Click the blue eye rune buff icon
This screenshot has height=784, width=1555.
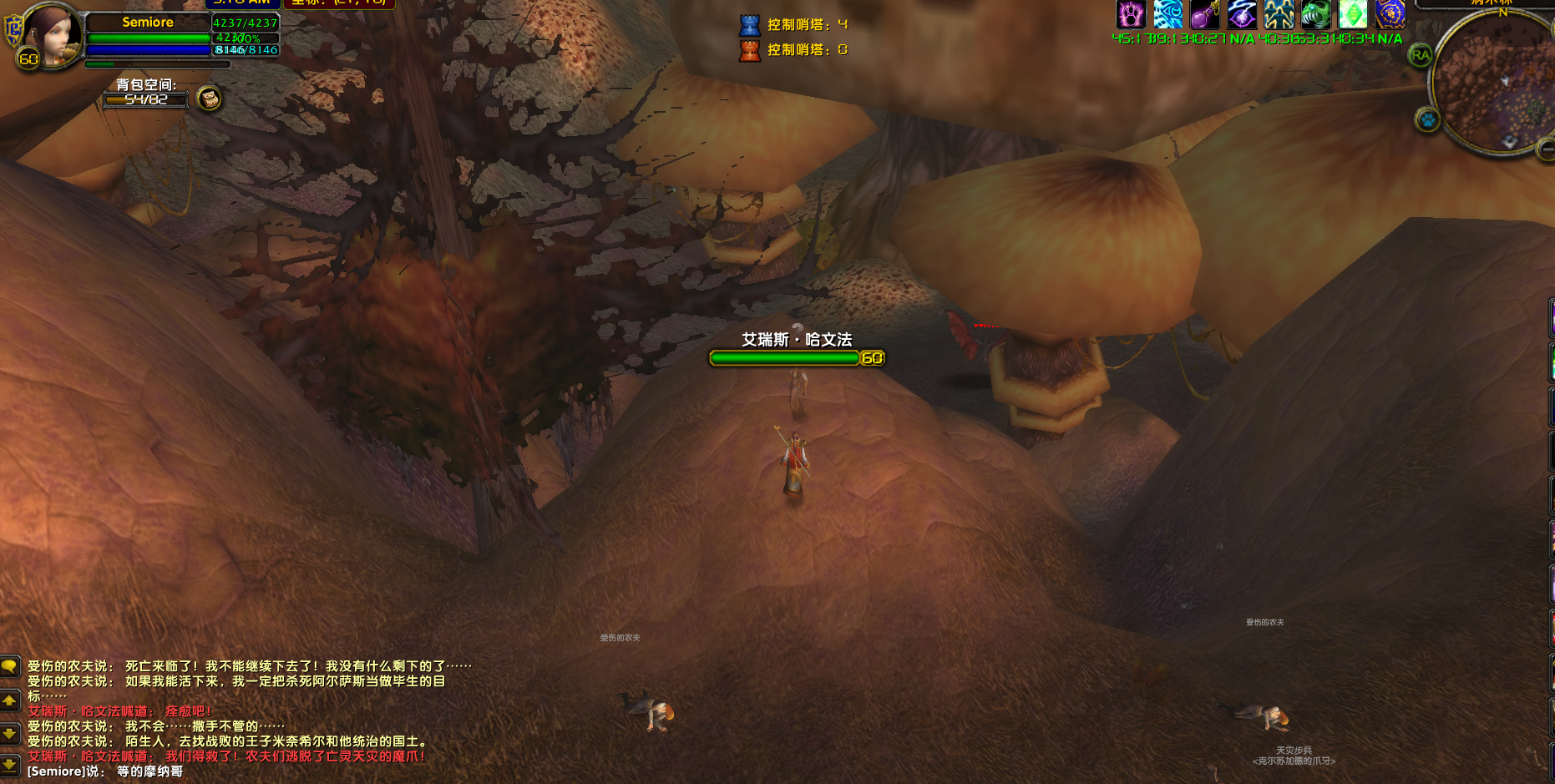(1168, 14)
